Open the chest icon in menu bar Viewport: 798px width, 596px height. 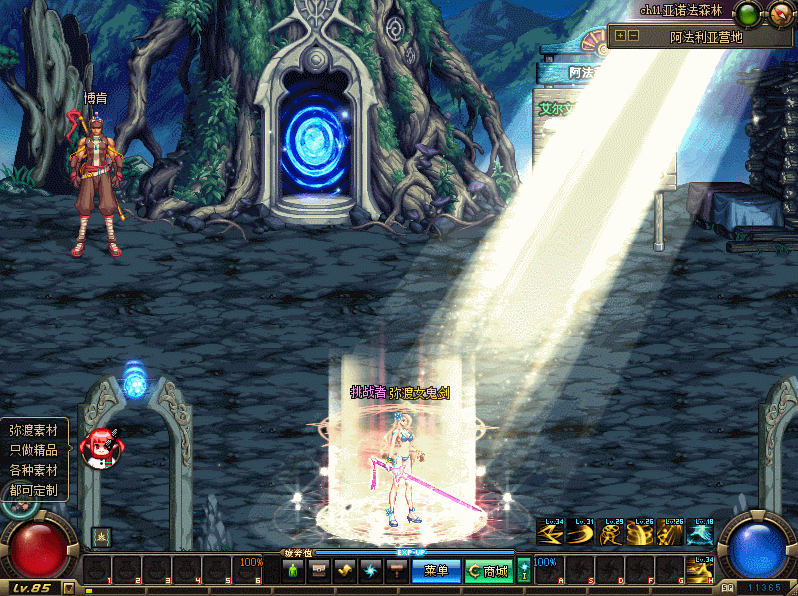[319, 571]
